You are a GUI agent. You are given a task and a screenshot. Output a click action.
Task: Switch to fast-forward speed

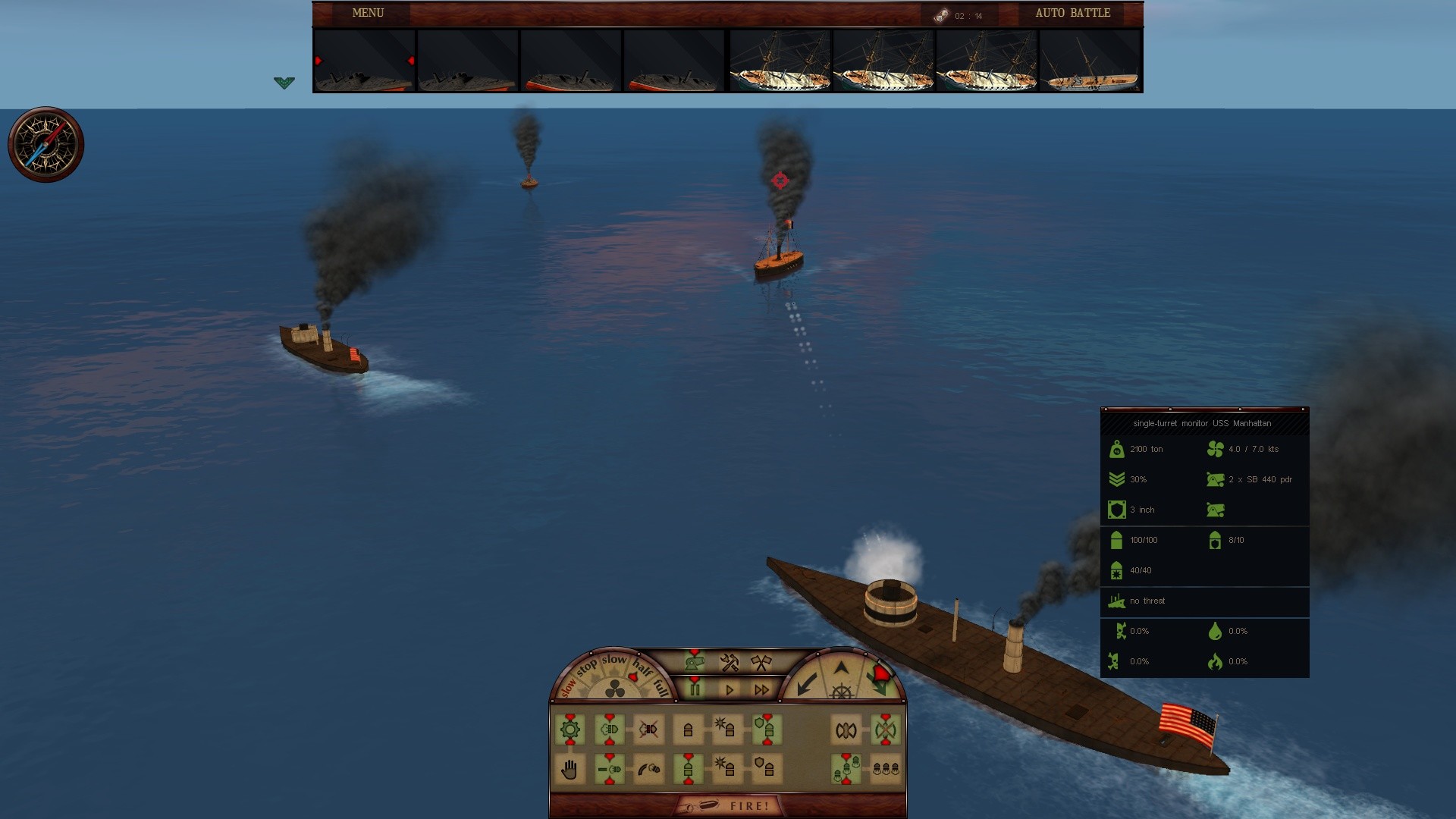point(762,689)
